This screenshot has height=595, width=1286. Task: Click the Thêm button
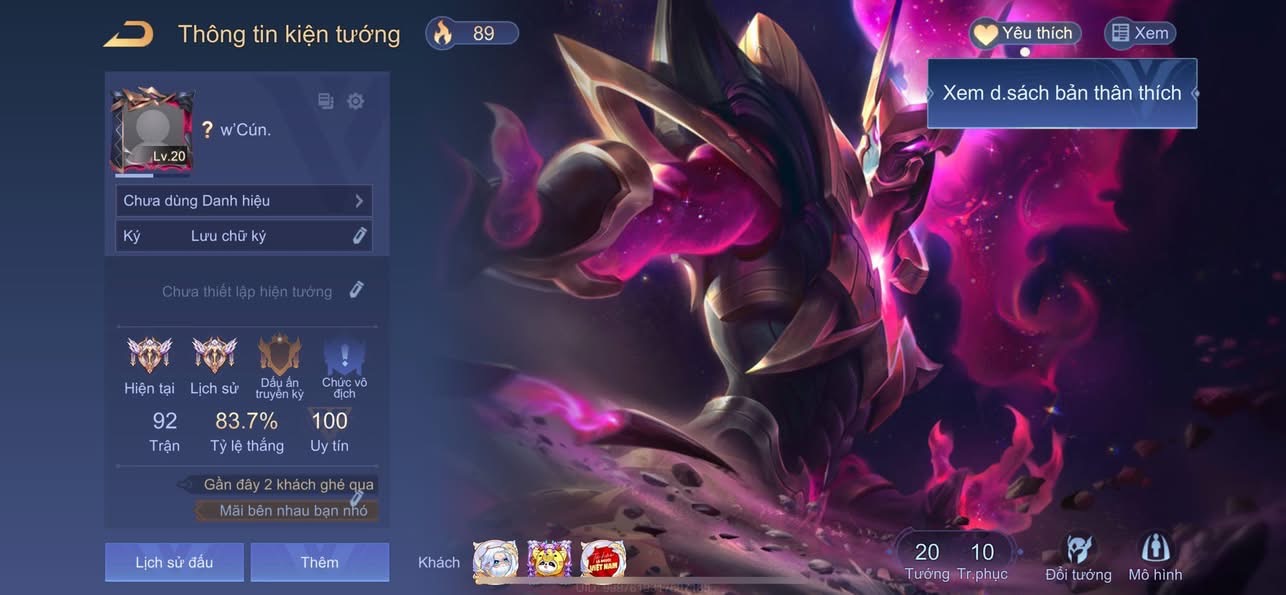tap(319, 562)
